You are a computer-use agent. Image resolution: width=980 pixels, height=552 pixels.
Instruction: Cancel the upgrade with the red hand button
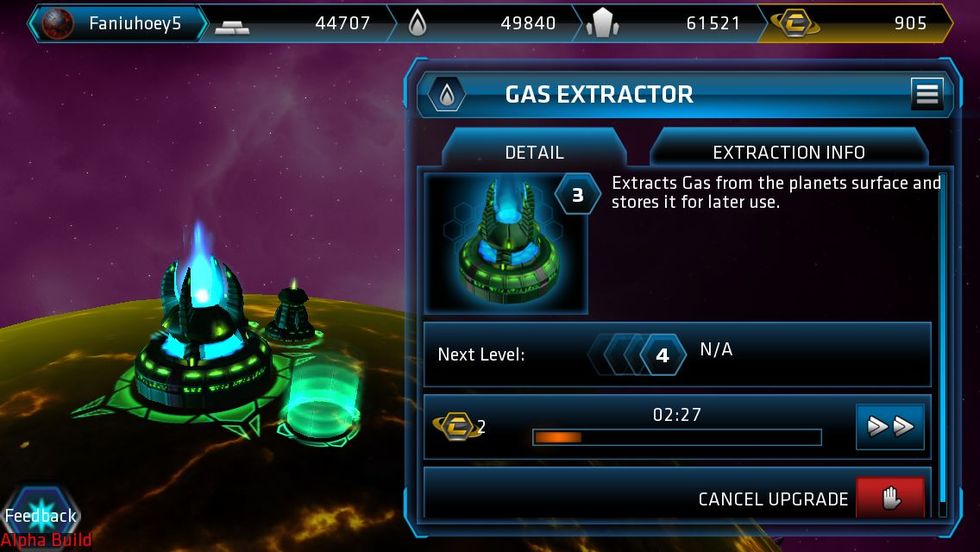pyautogui.click(x=890, y=497)
